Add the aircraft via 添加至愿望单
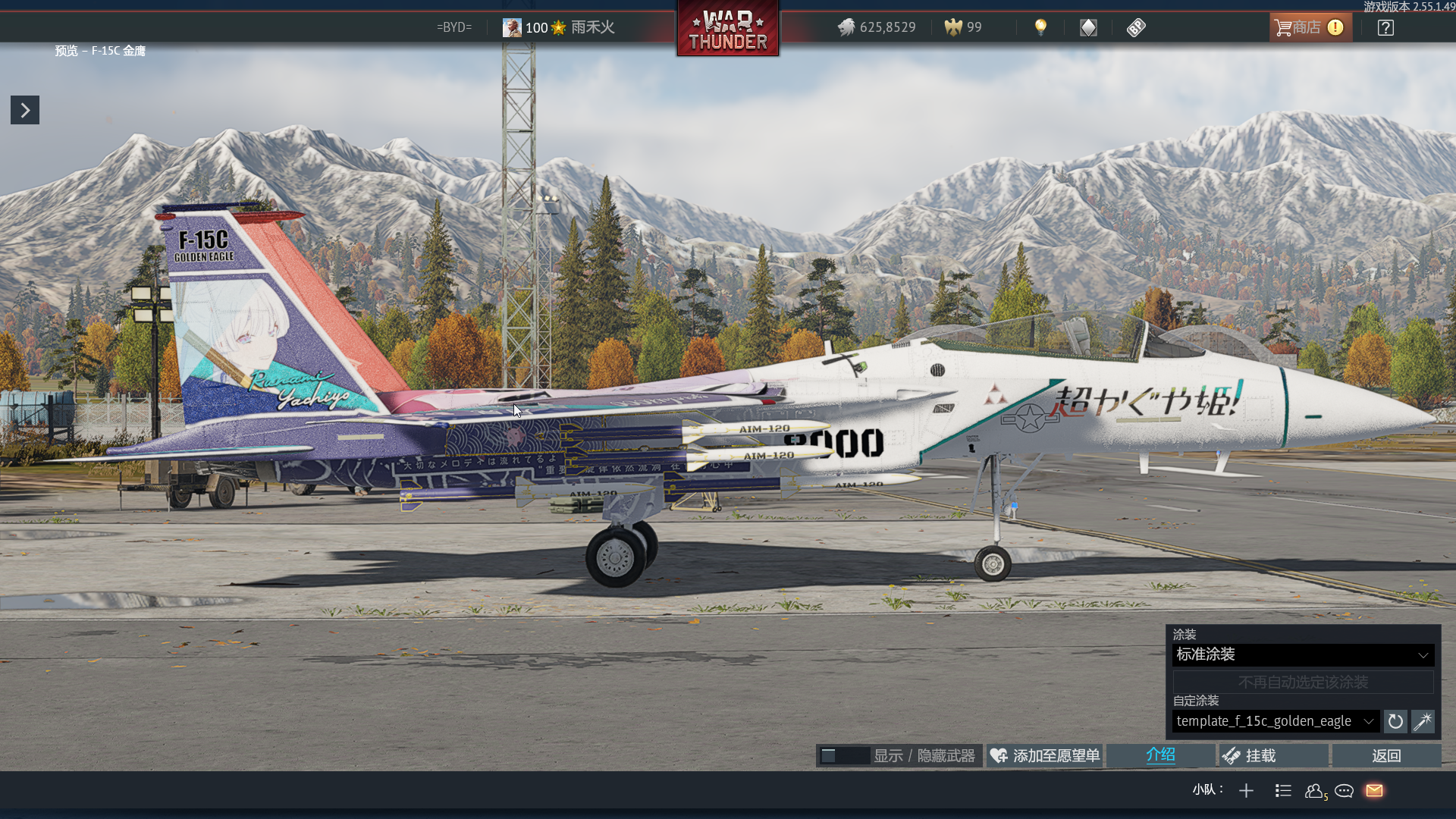 [x=1045, y=756]
